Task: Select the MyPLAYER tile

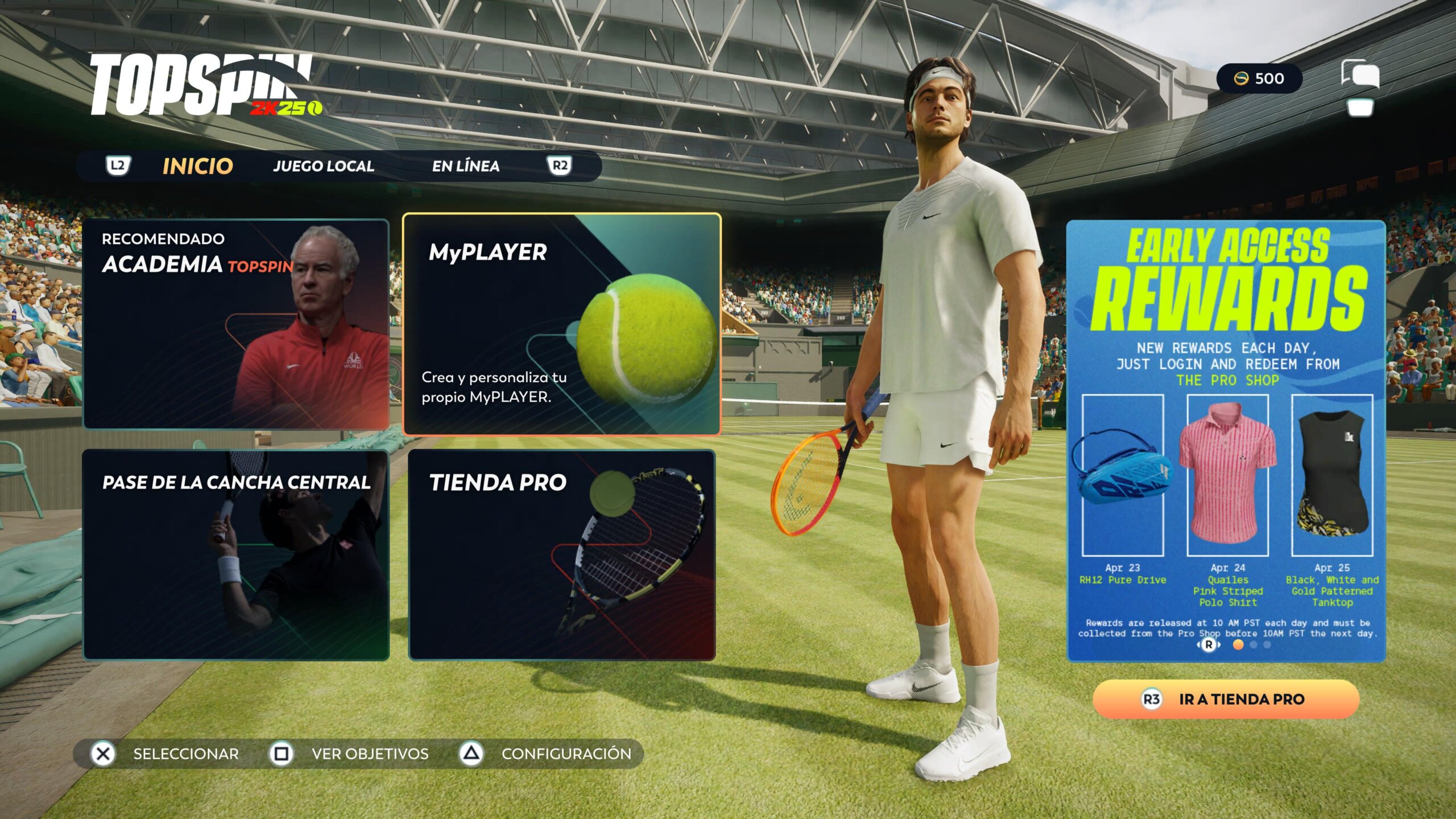Action: pos(562,324)
